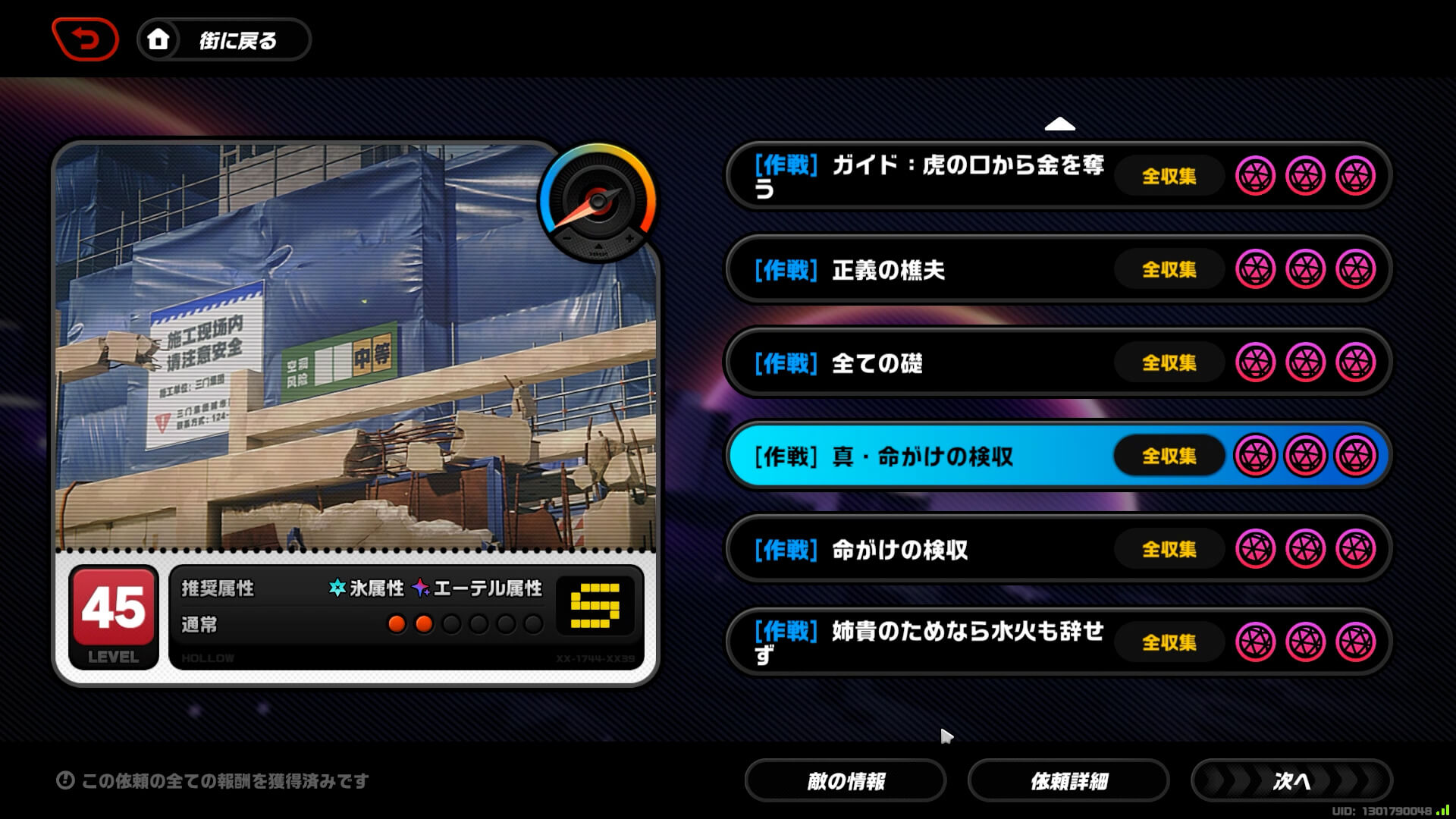Toggle 全収集 on 命がけの検収 mission
The height and width of the screenshot is (819, 1456).
pyautogui.click(x=1169, y=549)
